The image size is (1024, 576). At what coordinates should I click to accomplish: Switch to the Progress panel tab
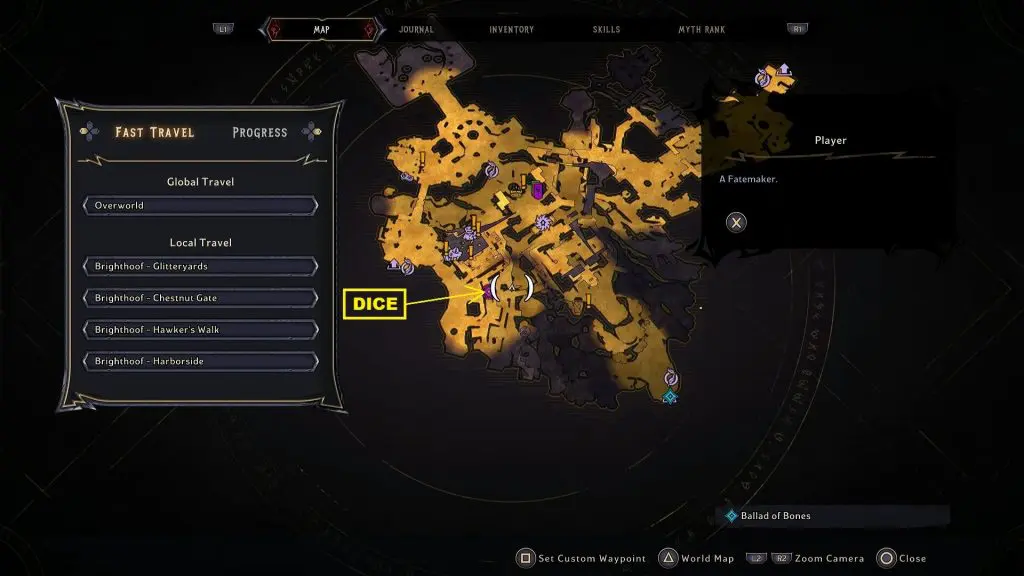coord(259,132)
